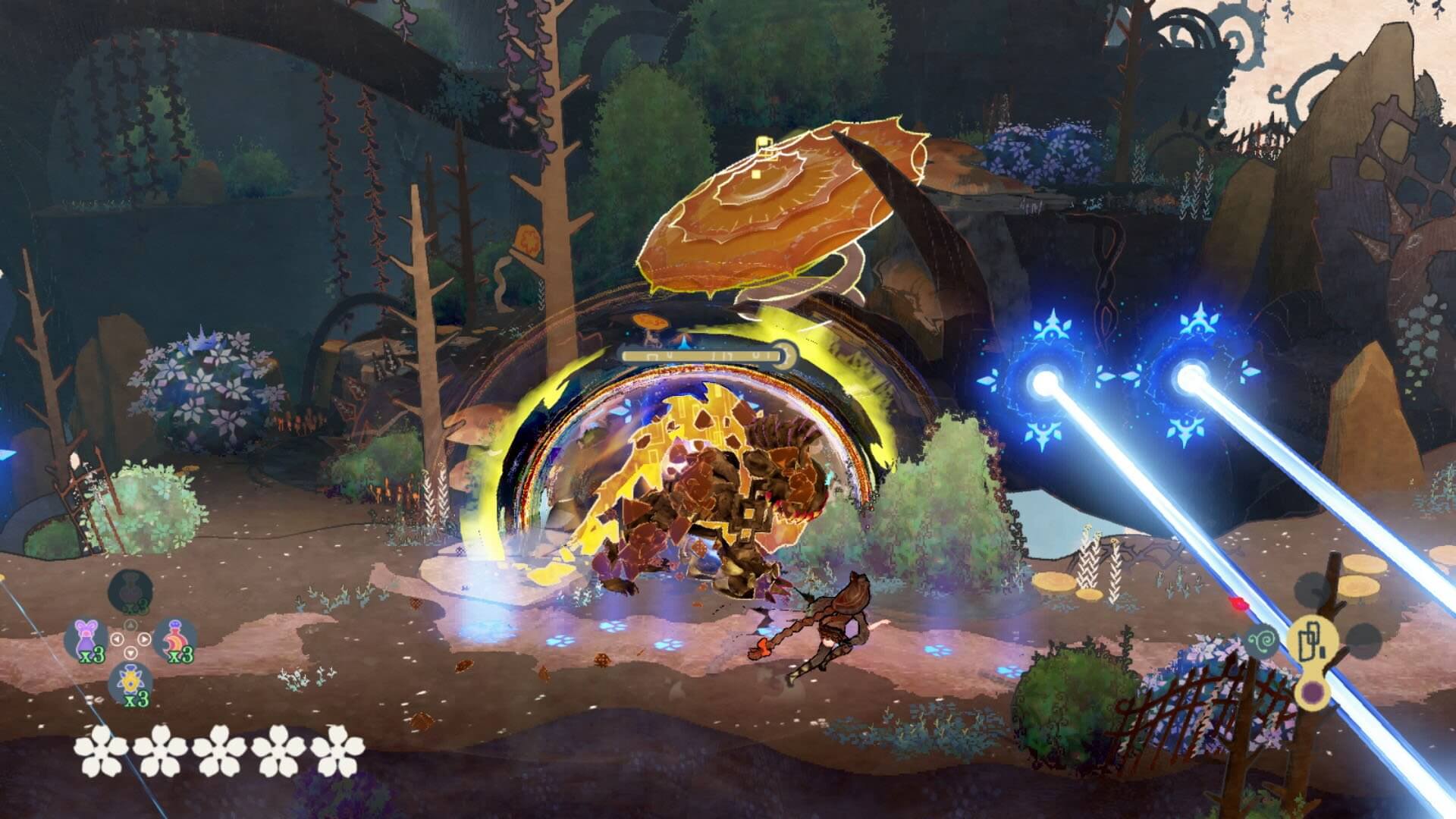Click the yellow rune glyph ability icon
The height and width of the screenshot is (819, 1456).
click(1311, 641)
